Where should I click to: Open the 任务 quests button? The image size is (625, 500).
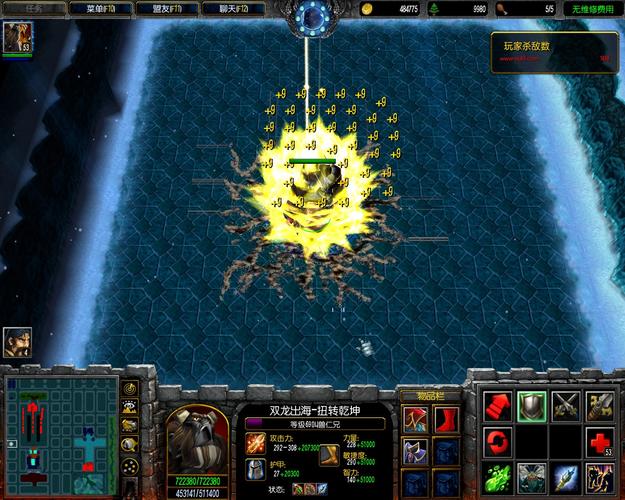(35, 8)
